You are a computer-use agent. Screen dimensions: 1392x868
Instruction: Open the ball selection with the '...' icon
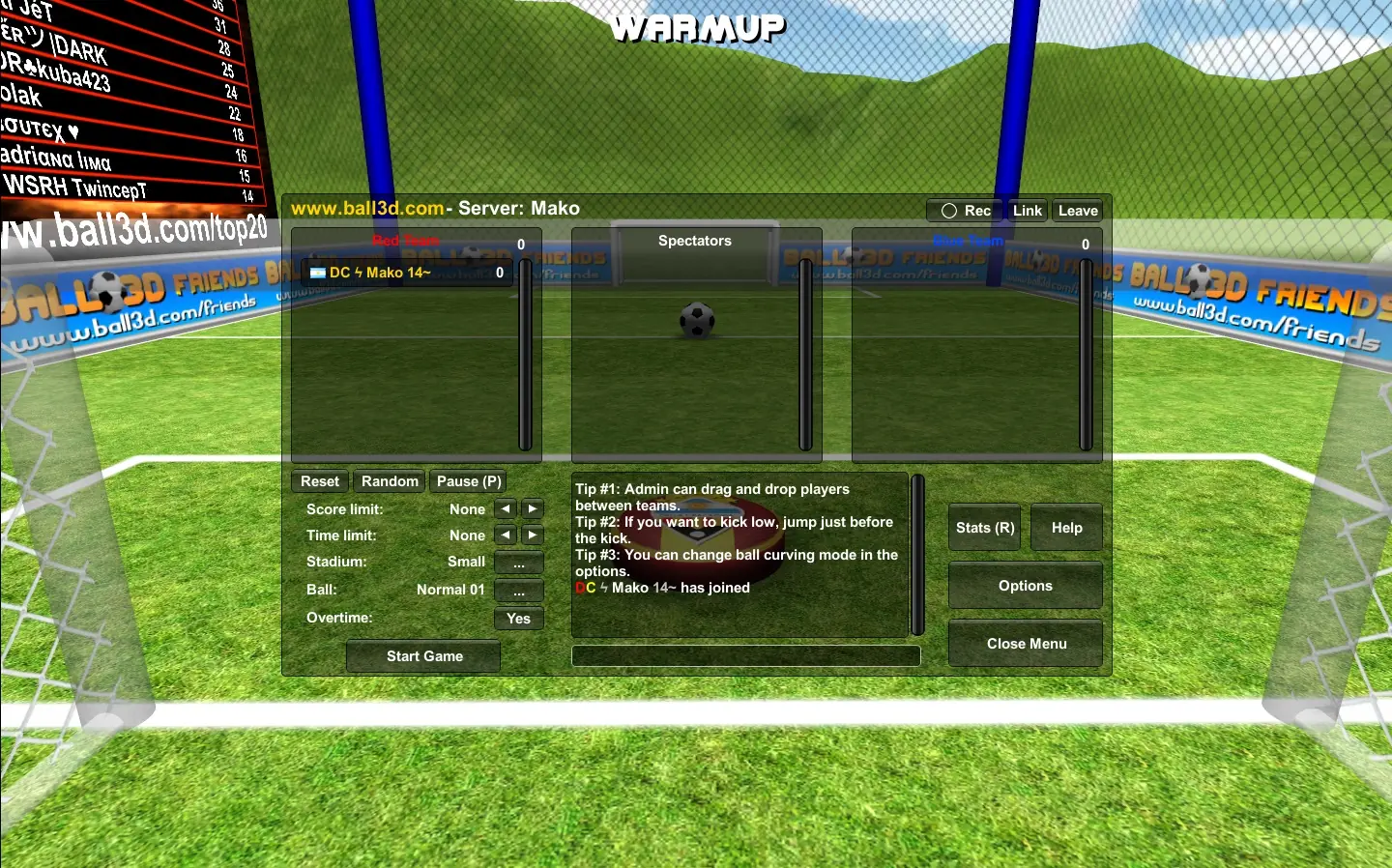point(518,591)
